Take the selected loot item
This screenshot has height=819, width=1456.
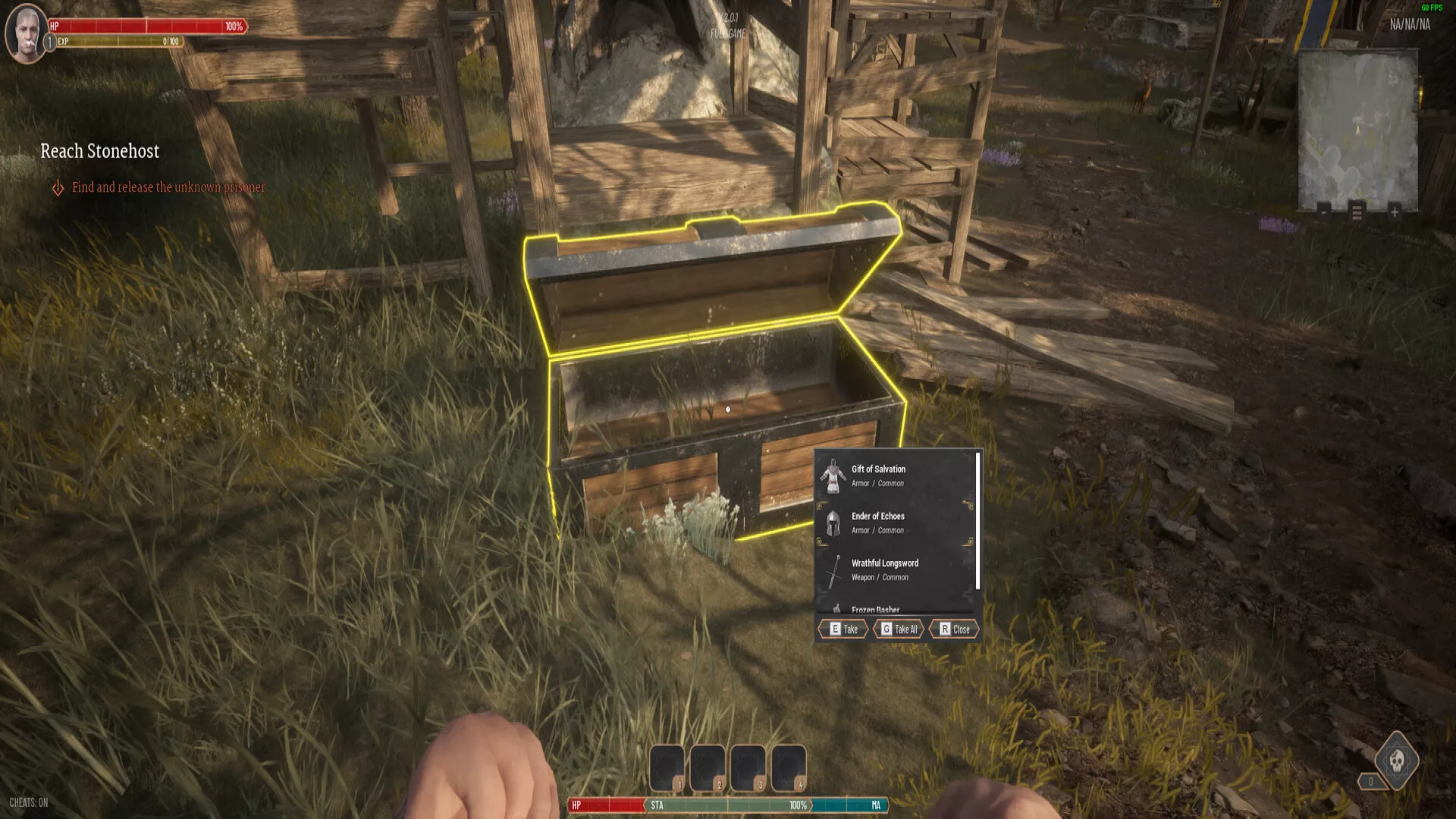[x=843, y=629]
